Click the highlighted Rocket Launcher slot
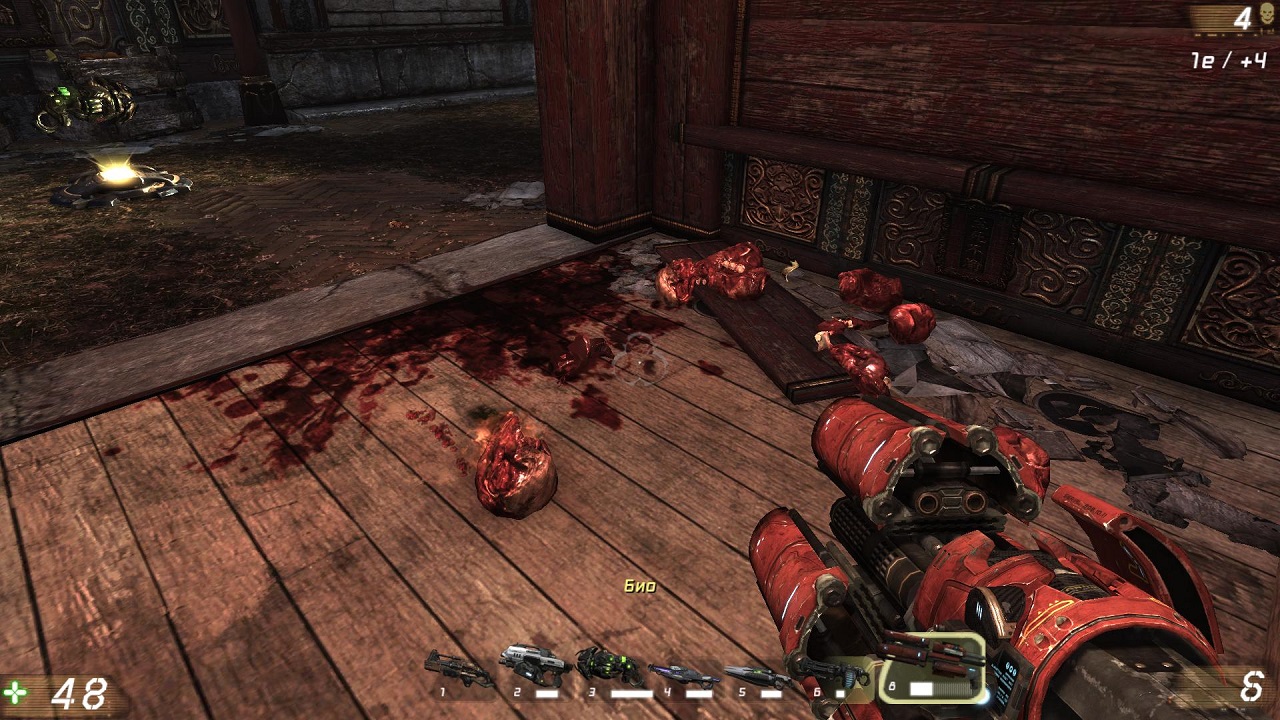Viewport: 1280px width, 720px height. click(931, 666)
